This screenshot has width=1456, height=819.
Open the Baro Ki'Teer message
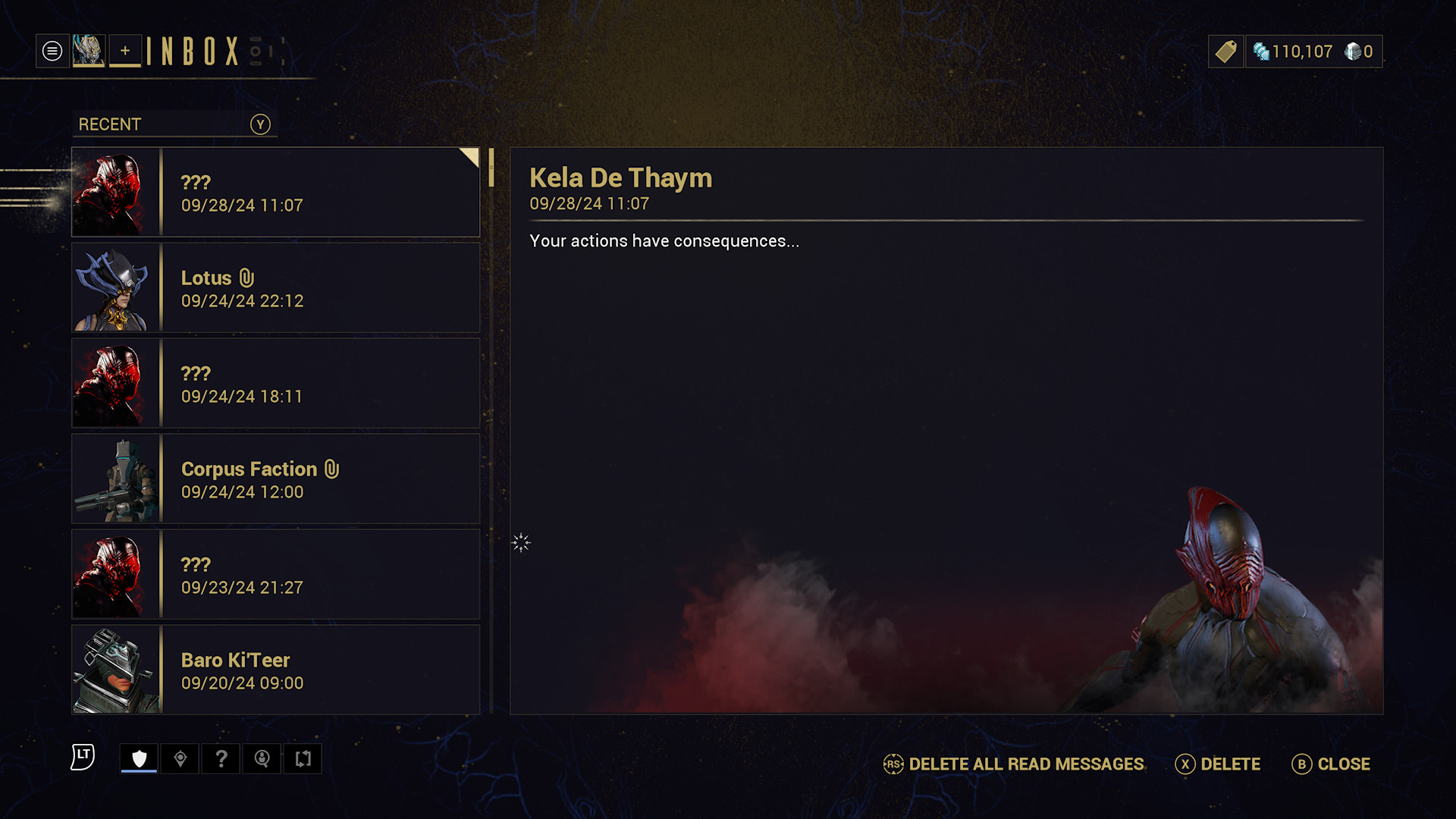coord(275,670)
